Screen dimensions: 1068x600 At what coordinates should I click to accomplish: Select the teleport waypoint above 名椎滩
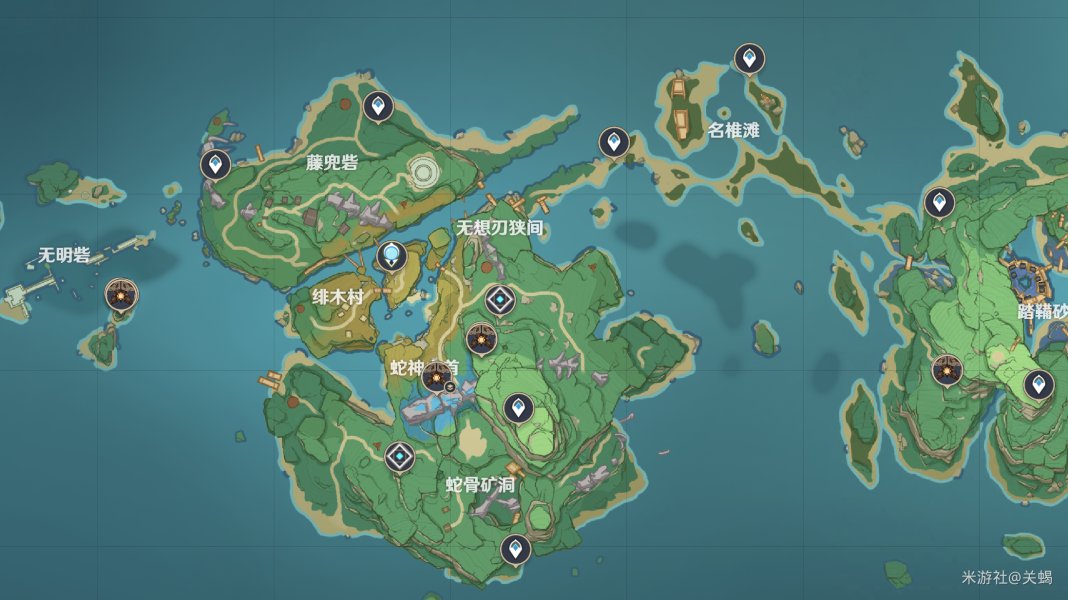(x=749, y=59)
